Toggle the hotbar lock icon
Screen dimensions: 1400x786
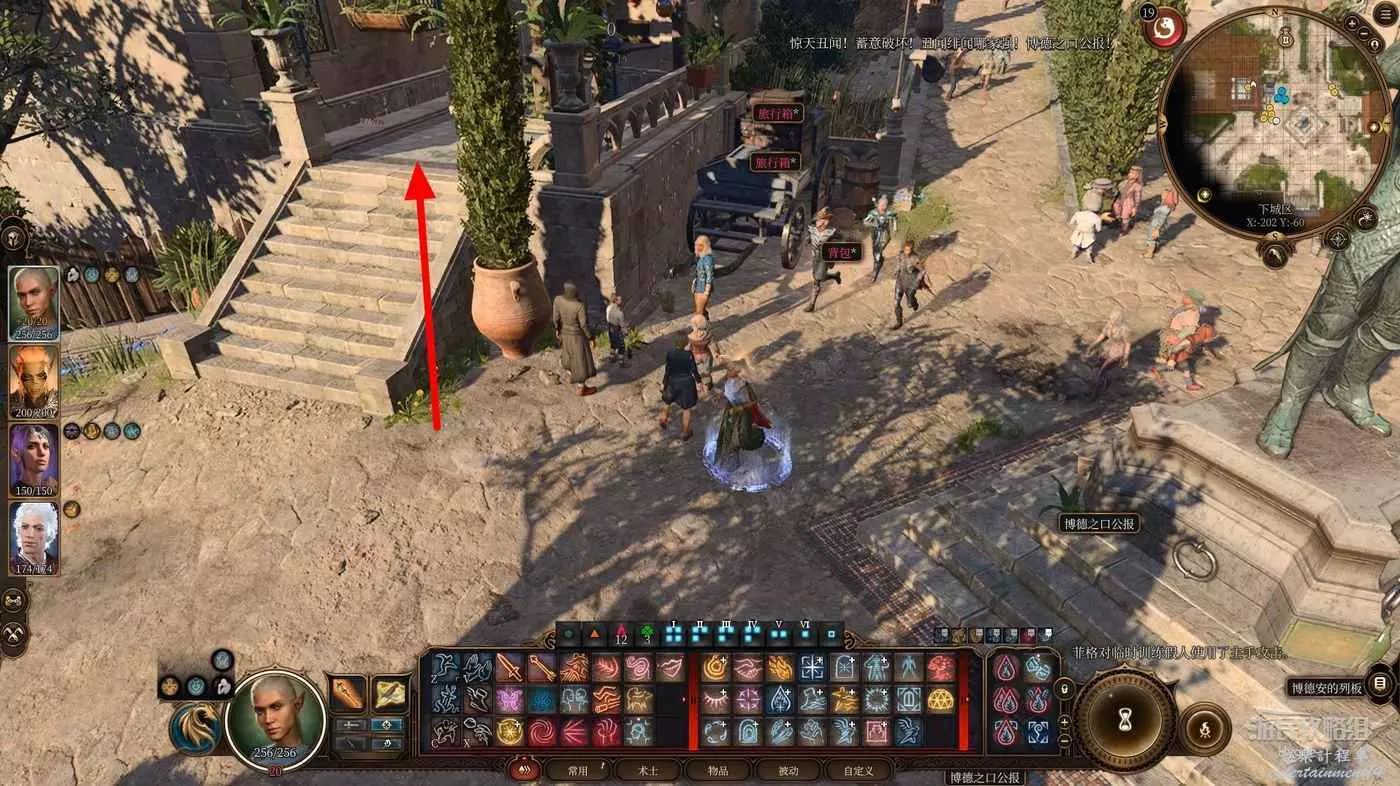coord(1064,688)
